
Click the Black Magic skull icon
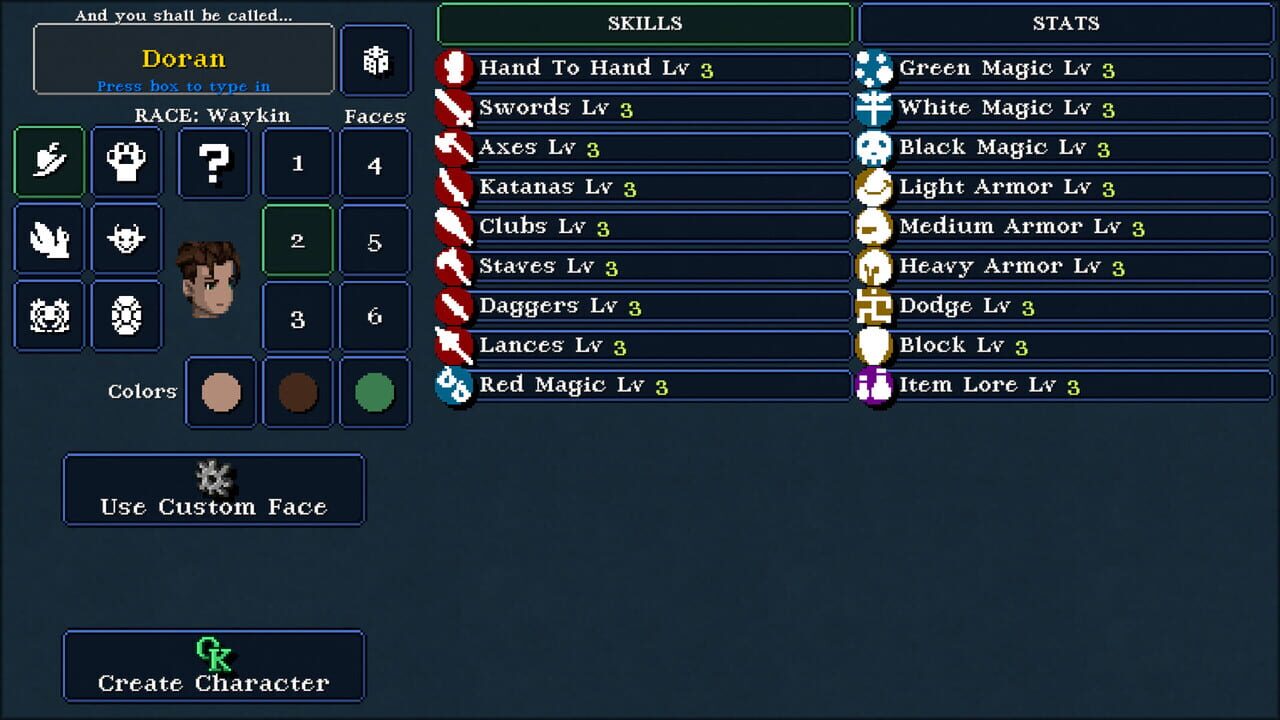873,147
